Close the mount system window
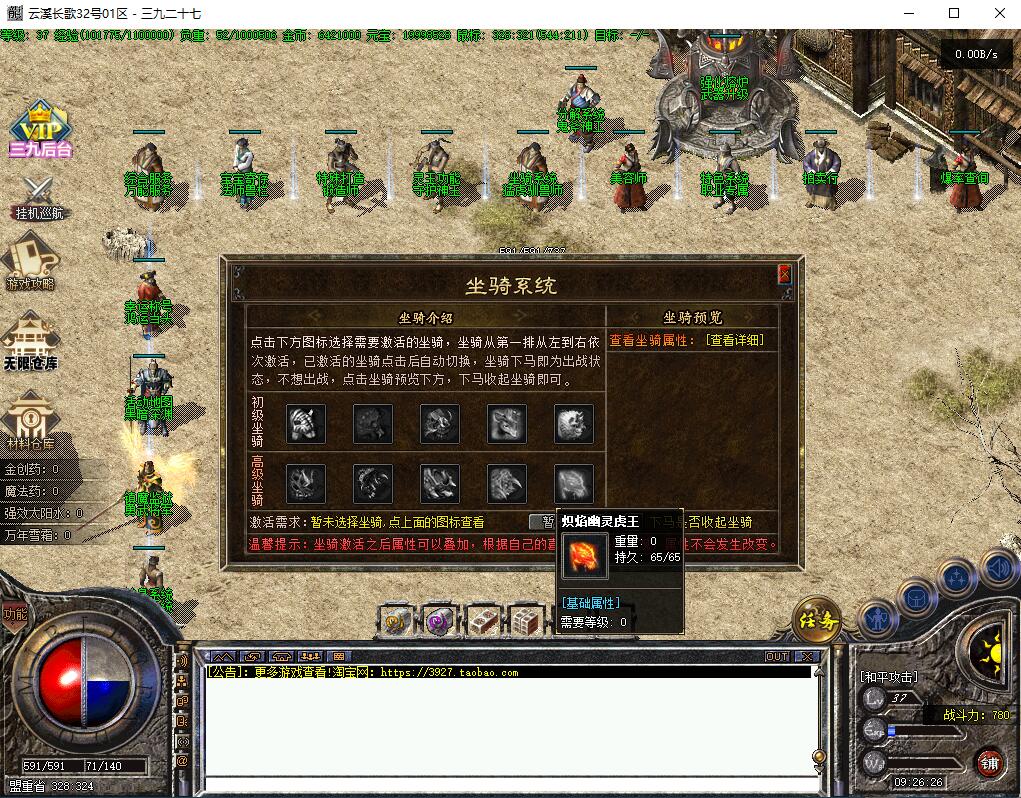Viewport: 1021px width, 798px height. click(785, 273)
